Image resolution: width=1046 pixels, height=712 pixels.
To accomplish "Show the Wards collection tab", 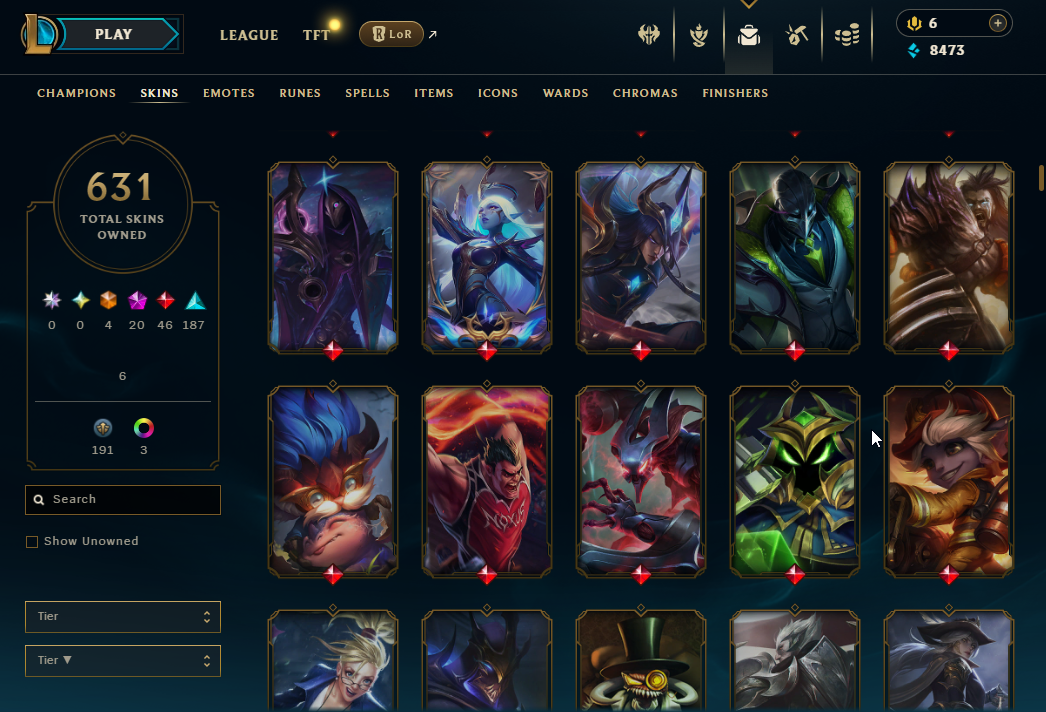I will tap(565, 93).
